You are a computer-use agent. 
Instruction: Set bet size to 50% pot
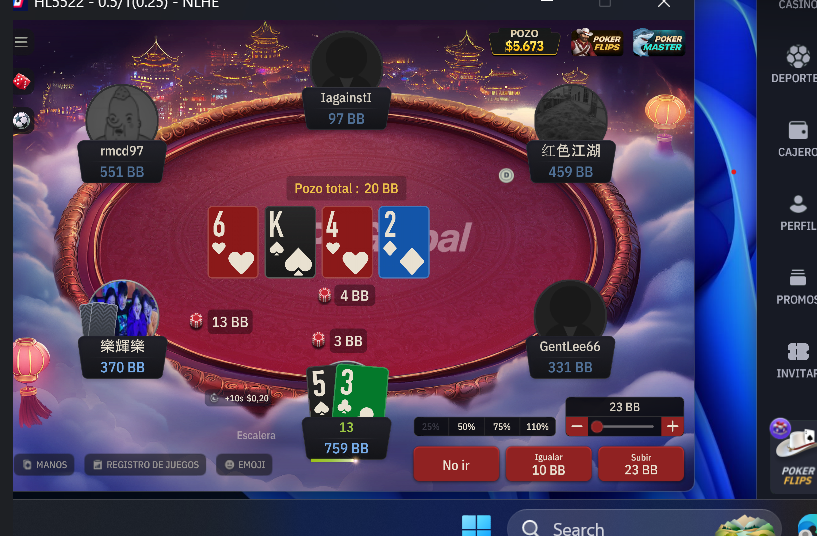click(x=466, y=427)
